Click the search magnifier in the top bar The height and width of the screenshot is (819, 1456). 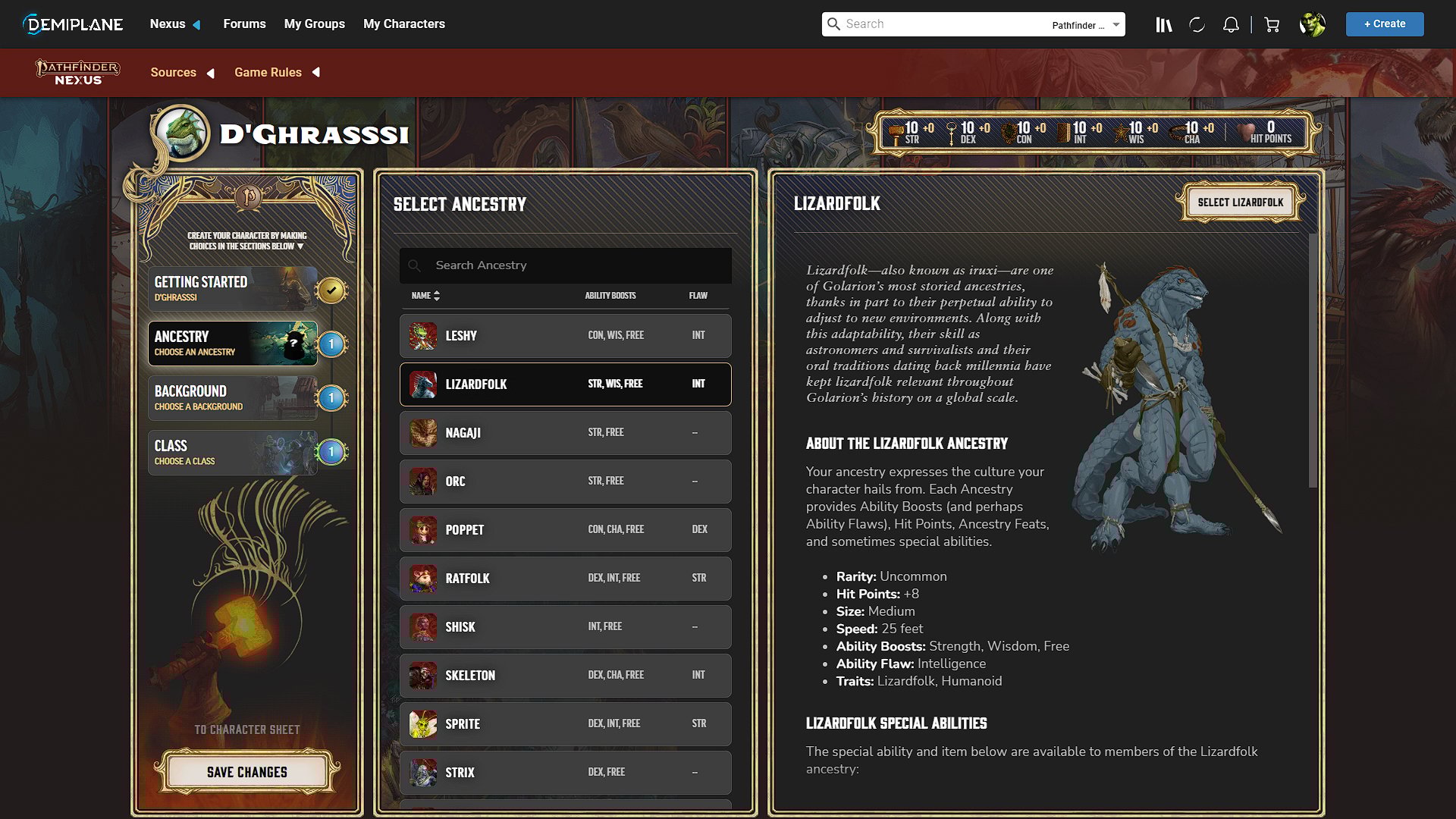tap(834, 24)
